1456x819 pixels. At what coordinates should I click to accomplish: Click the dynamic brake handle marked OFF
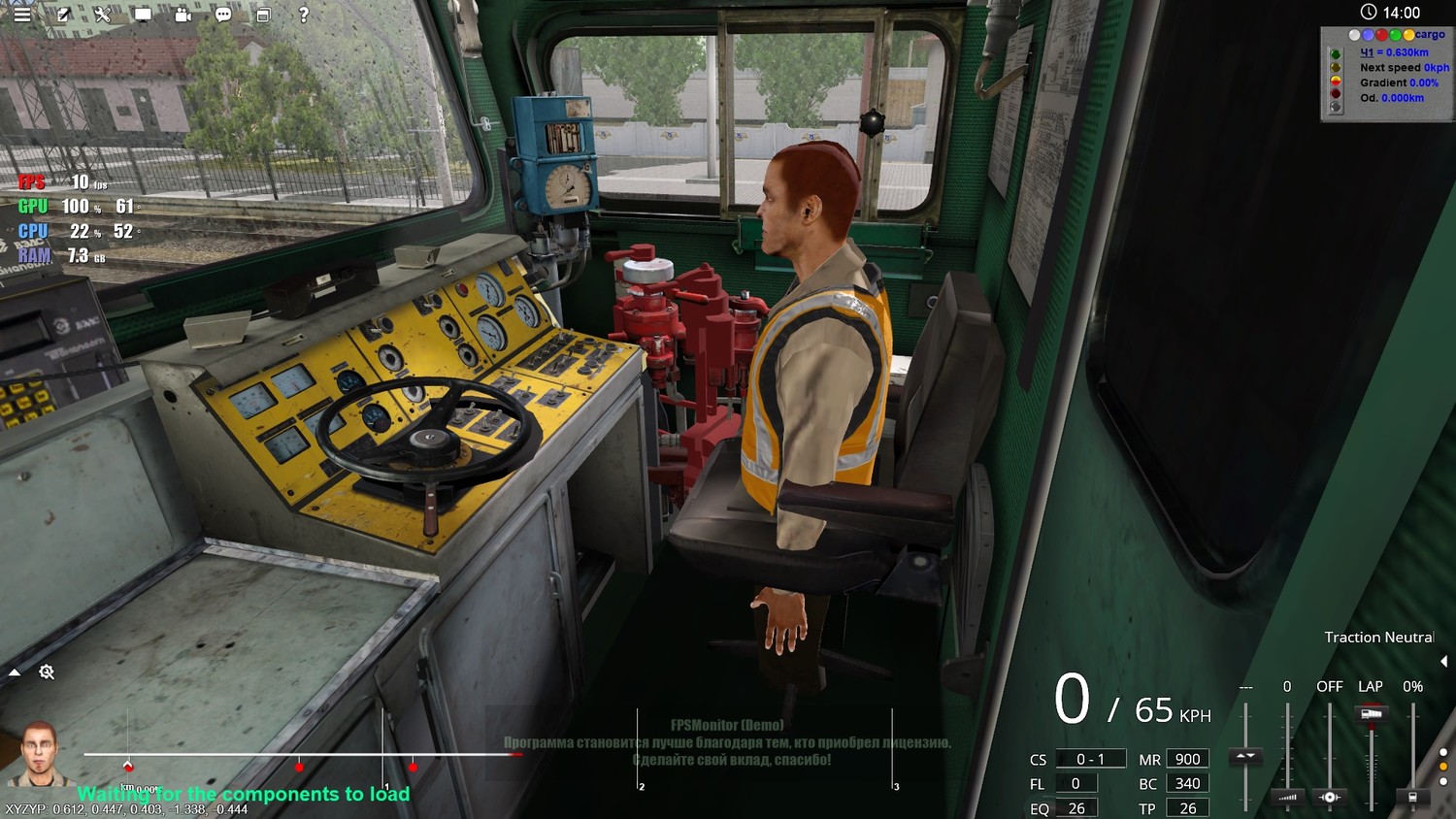click(x=1329, y=797)
